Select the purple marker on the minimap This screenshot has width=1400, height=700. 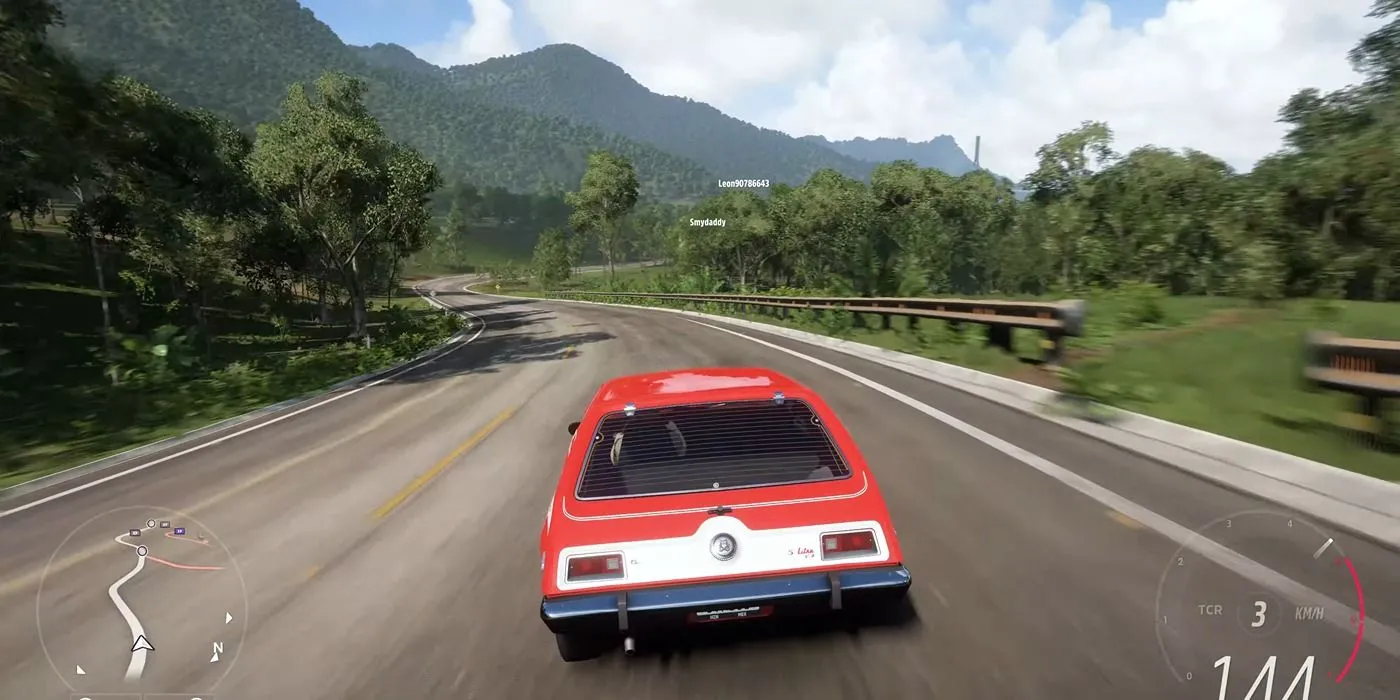pyautogui.click(x=179, y=532)
